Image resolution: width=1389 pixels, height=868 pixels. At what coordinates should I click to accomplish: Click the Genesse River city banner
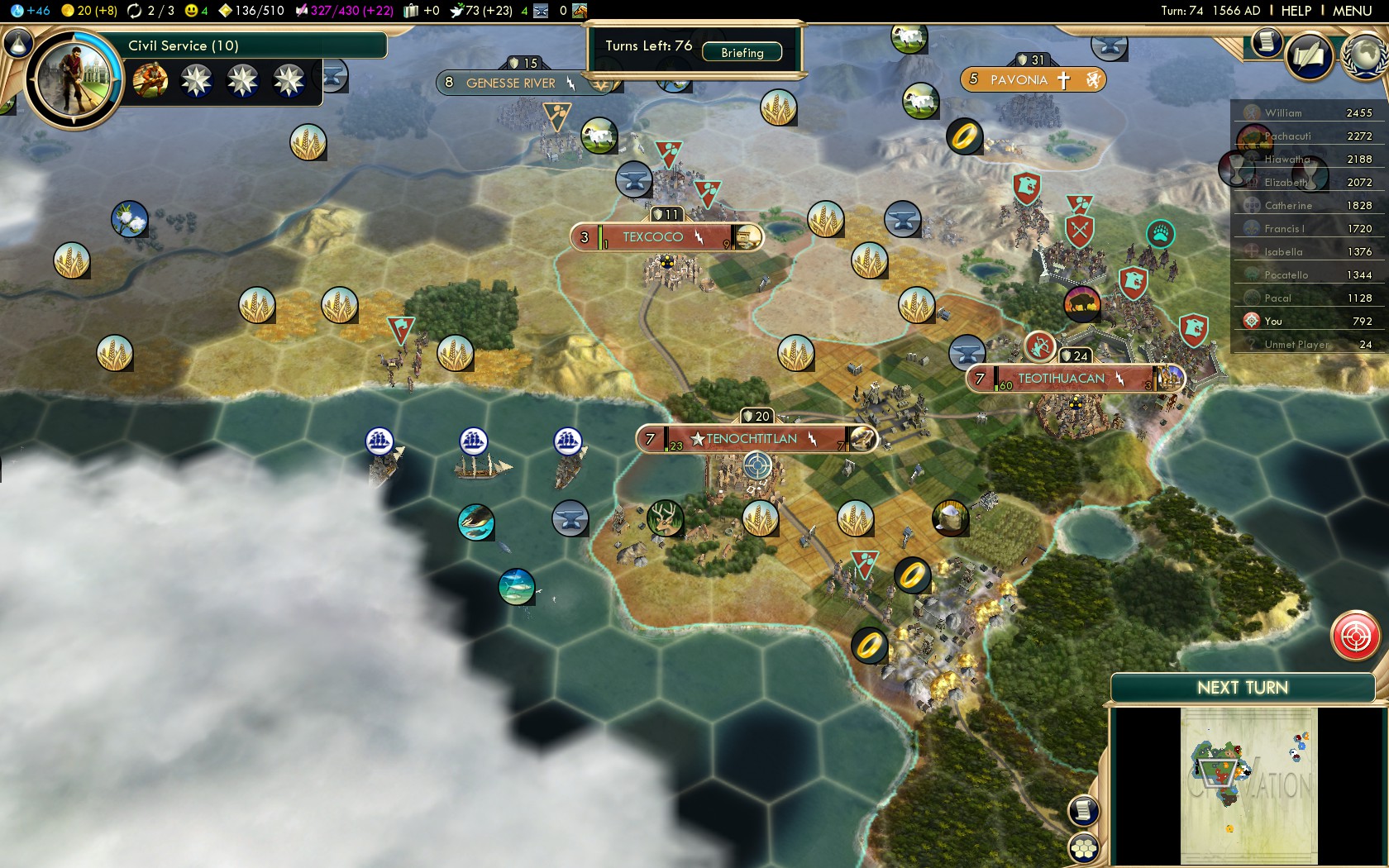click(510, 83)
